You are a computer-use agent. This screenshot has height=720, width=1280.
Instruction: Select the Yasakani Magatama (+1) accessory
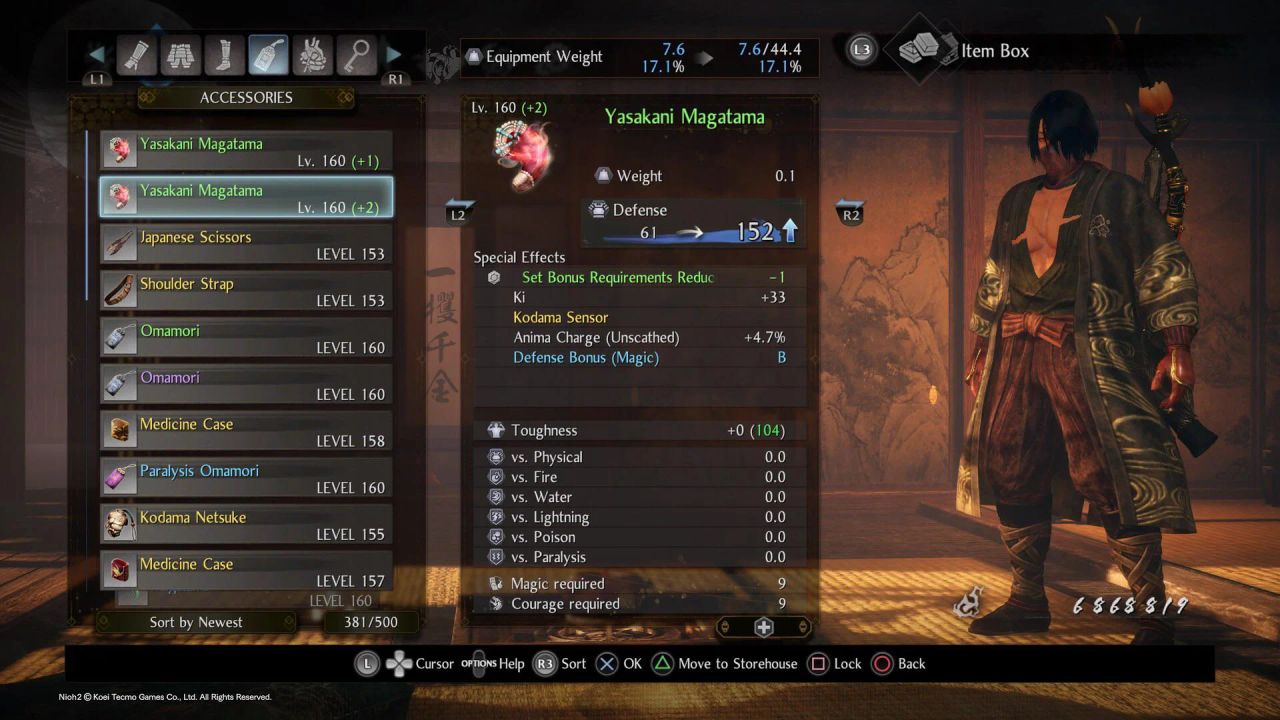pyautogui.click(x=246, y=152)
